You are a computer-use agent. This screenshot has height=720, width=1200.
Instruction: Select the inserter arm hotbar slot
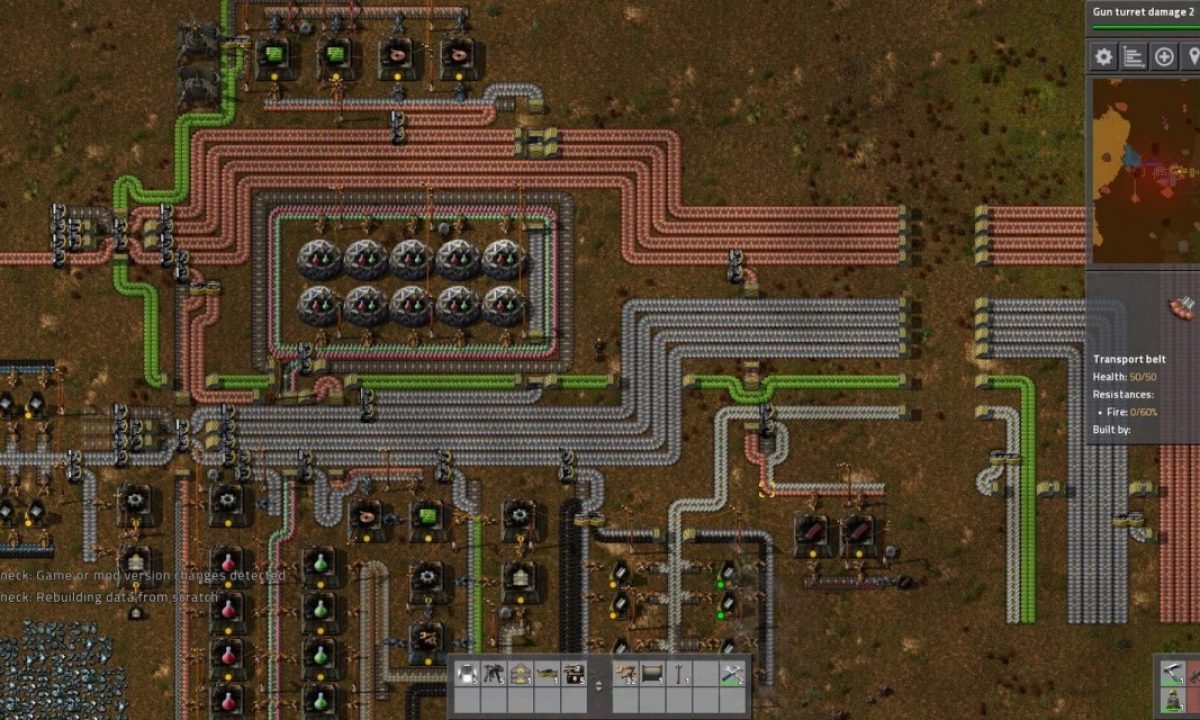(494, 673)
